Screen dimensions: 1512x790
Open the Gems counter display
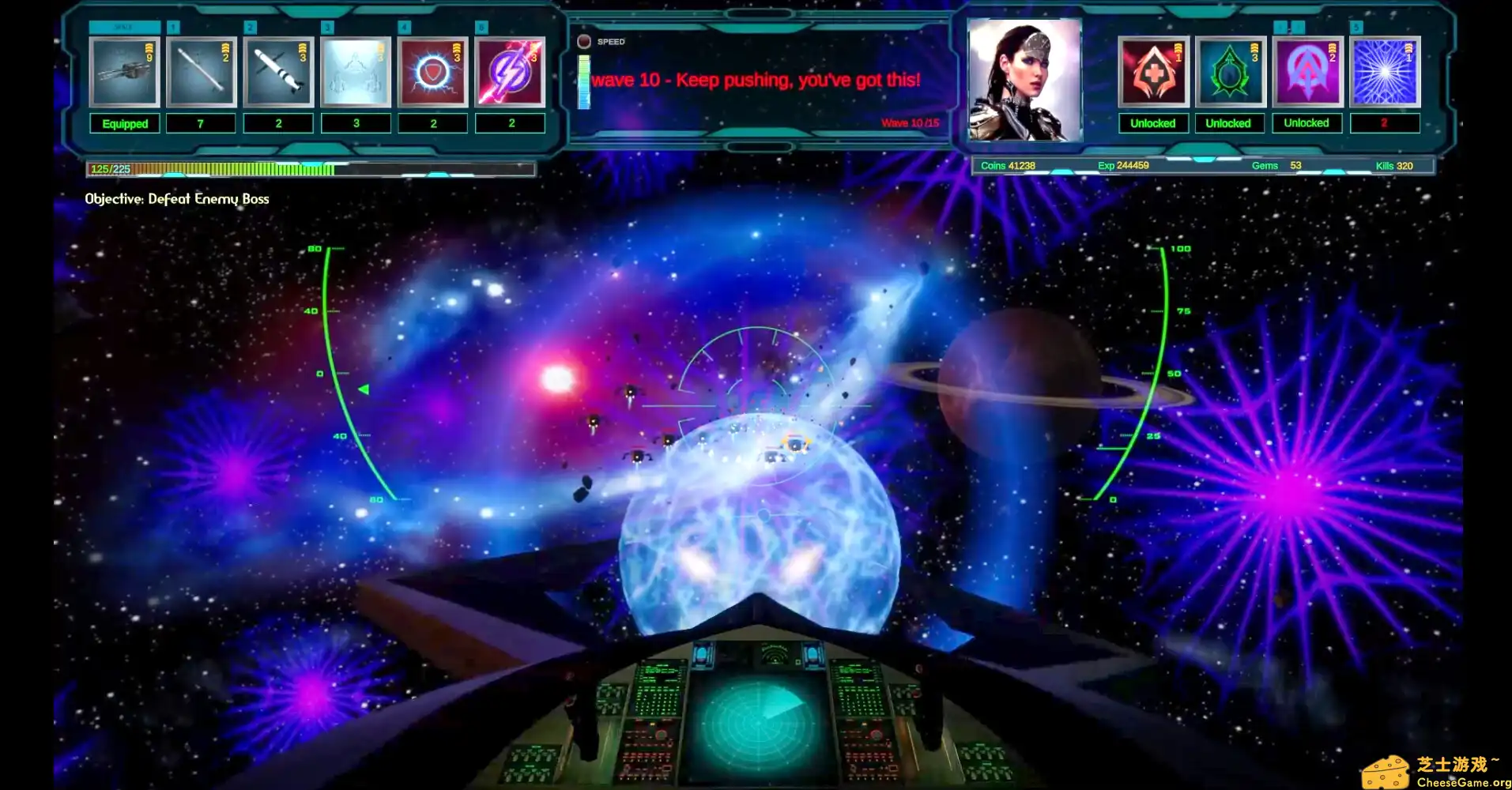coord(1270,165)
